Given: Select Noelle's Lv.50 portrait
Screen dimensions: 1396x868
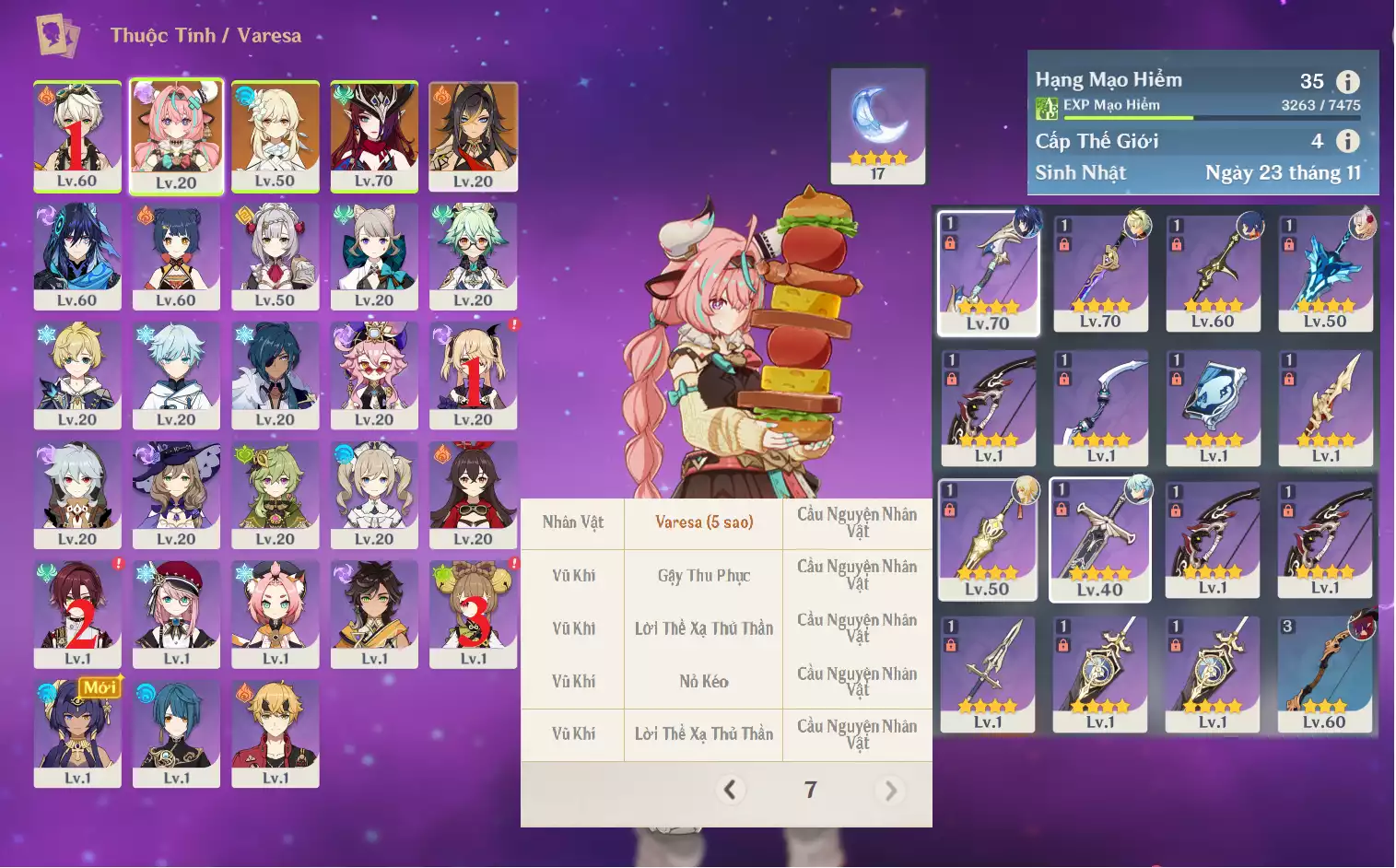Looking at the screenshot, I should (275, 256).
